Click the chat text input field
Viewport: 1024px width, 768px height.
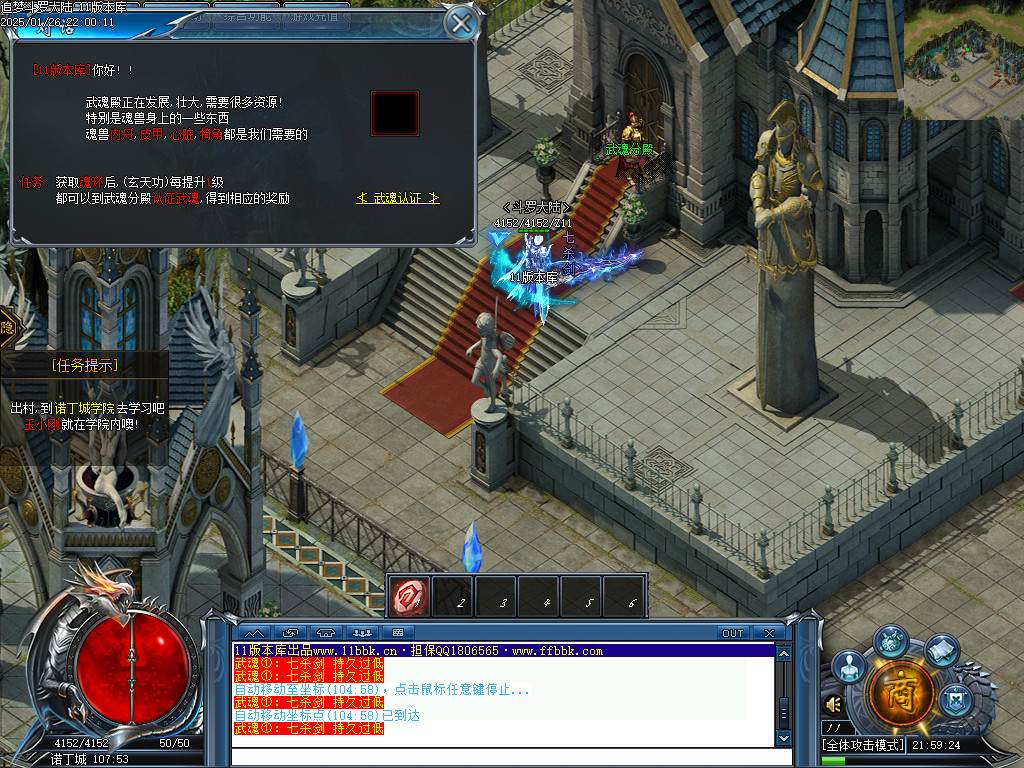[500, 757]
